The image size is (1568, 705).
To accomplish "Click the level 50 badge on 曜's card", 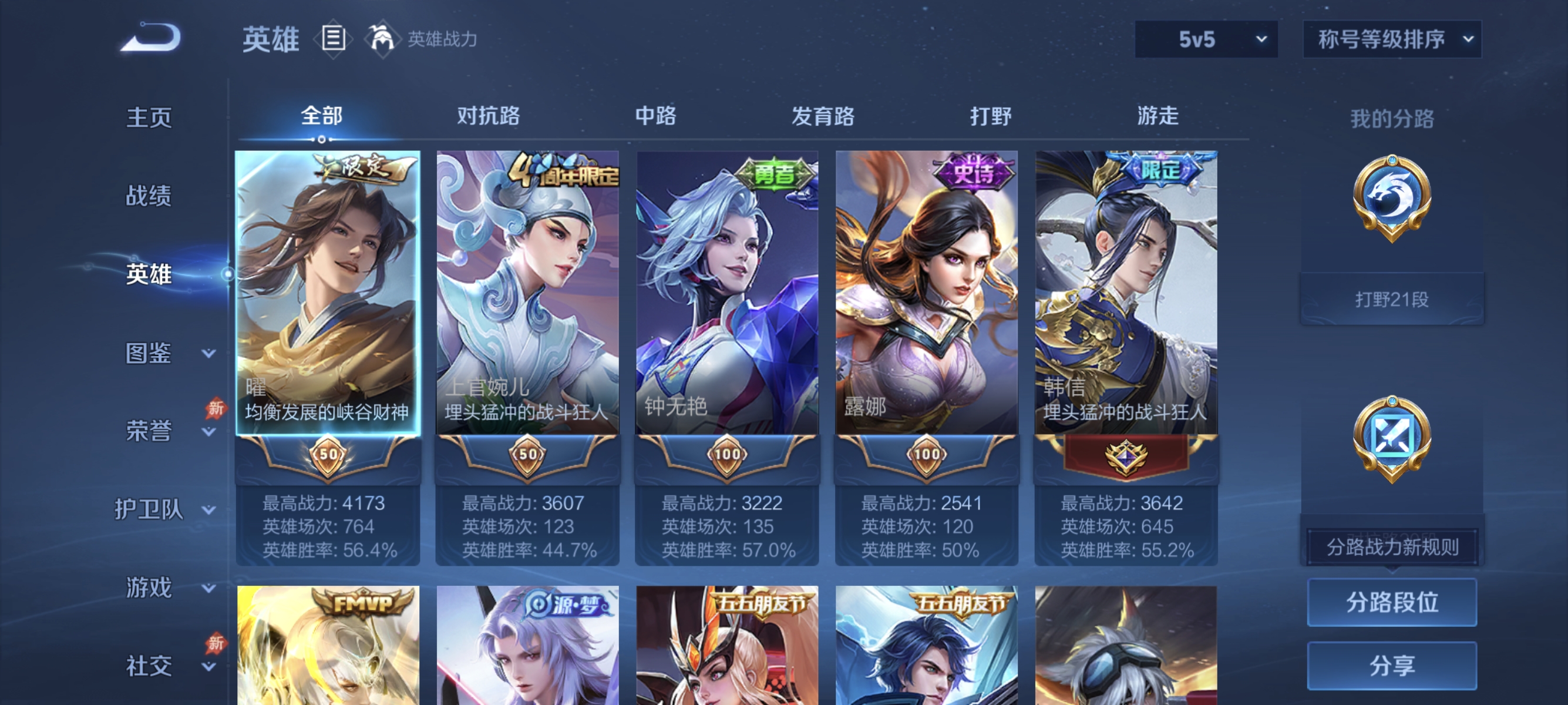I will (328, 455).
